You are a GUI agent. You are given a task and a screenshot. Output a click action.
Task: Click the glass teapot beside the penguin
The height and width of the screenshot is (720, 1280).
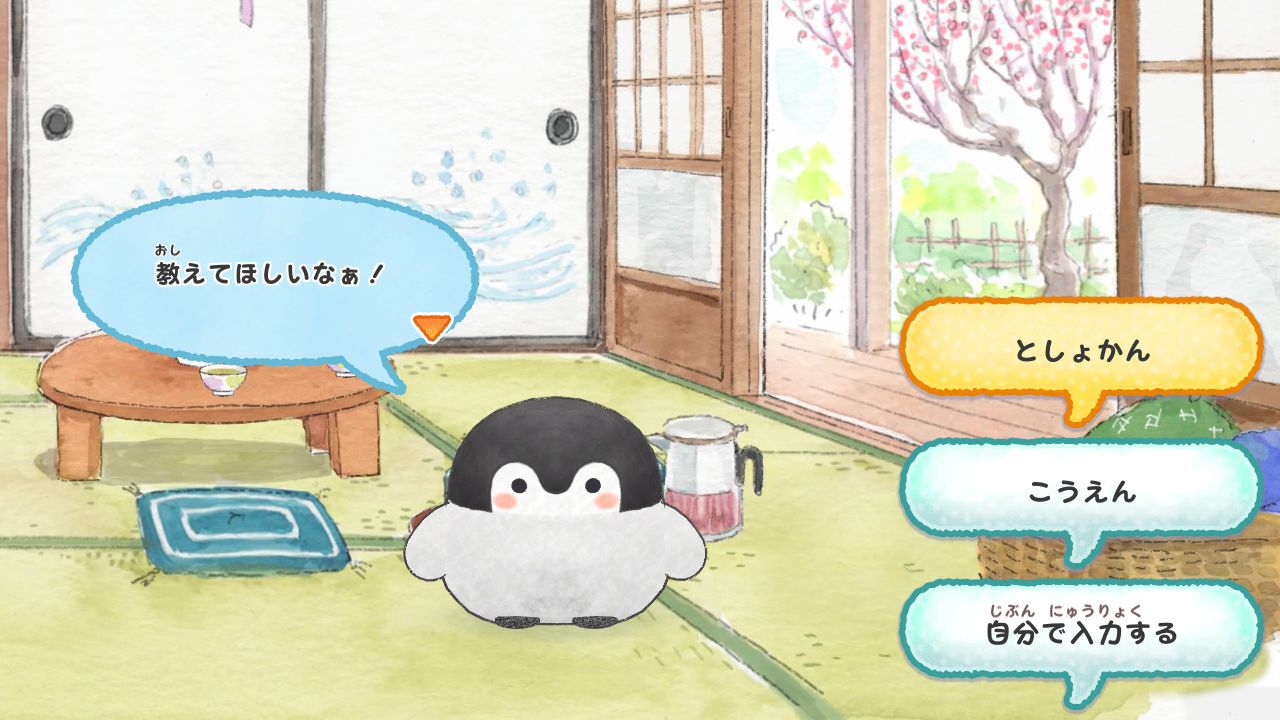700,480
